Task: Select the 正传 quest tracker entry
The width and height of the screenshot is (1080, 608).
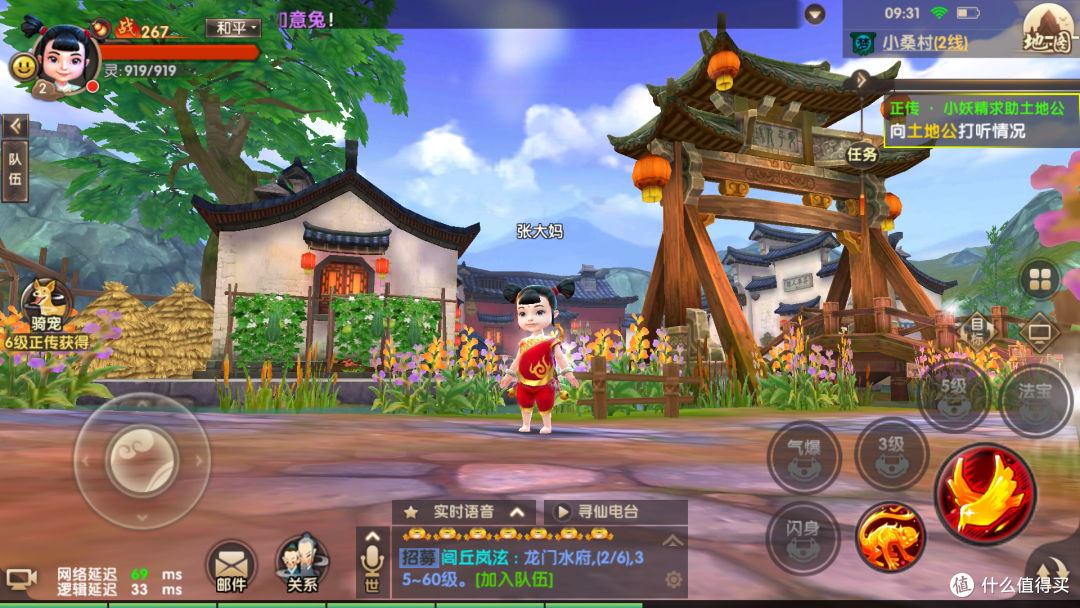Action: tap(972, 119)
